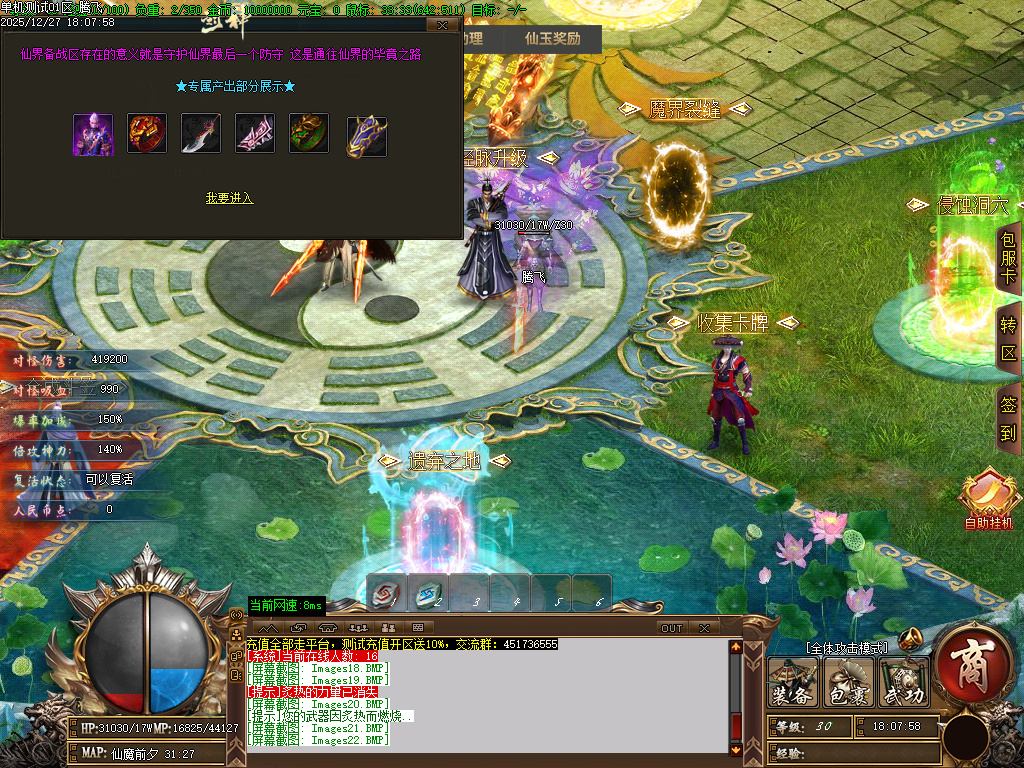
Task: Use the red skill in hotbar slot 1
Action: [x=385, y=593]
